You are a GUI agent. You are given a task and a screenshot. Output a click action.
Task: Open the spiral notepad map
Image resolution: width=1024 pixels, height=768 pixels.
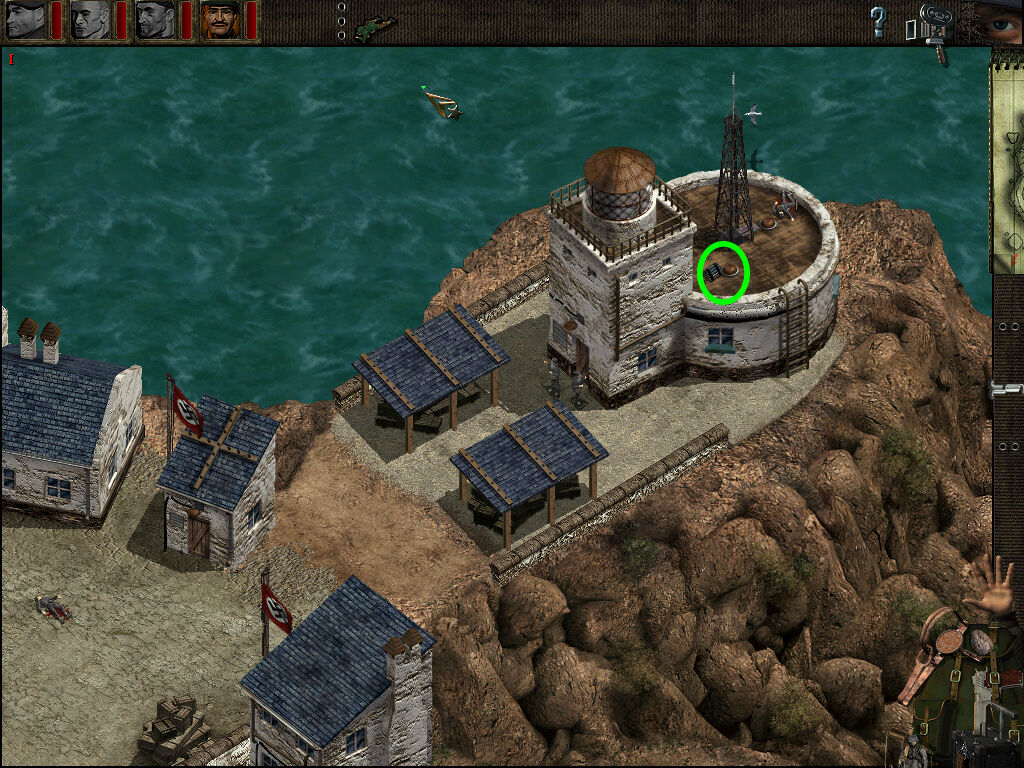pos(1007,160)
